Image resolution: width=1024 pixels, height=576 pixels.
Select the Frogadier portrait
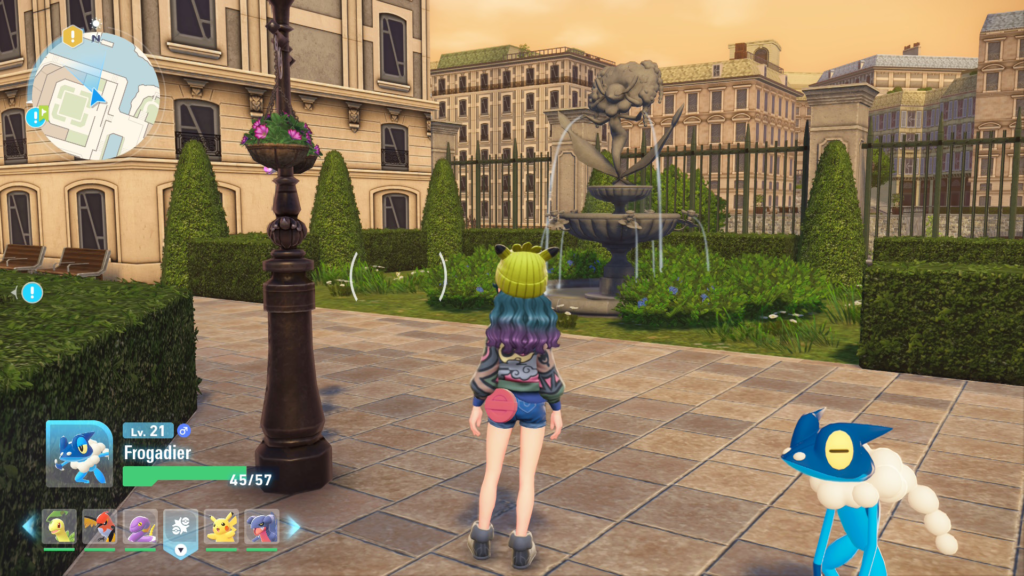pyautogui.click(x=79, y=453)
